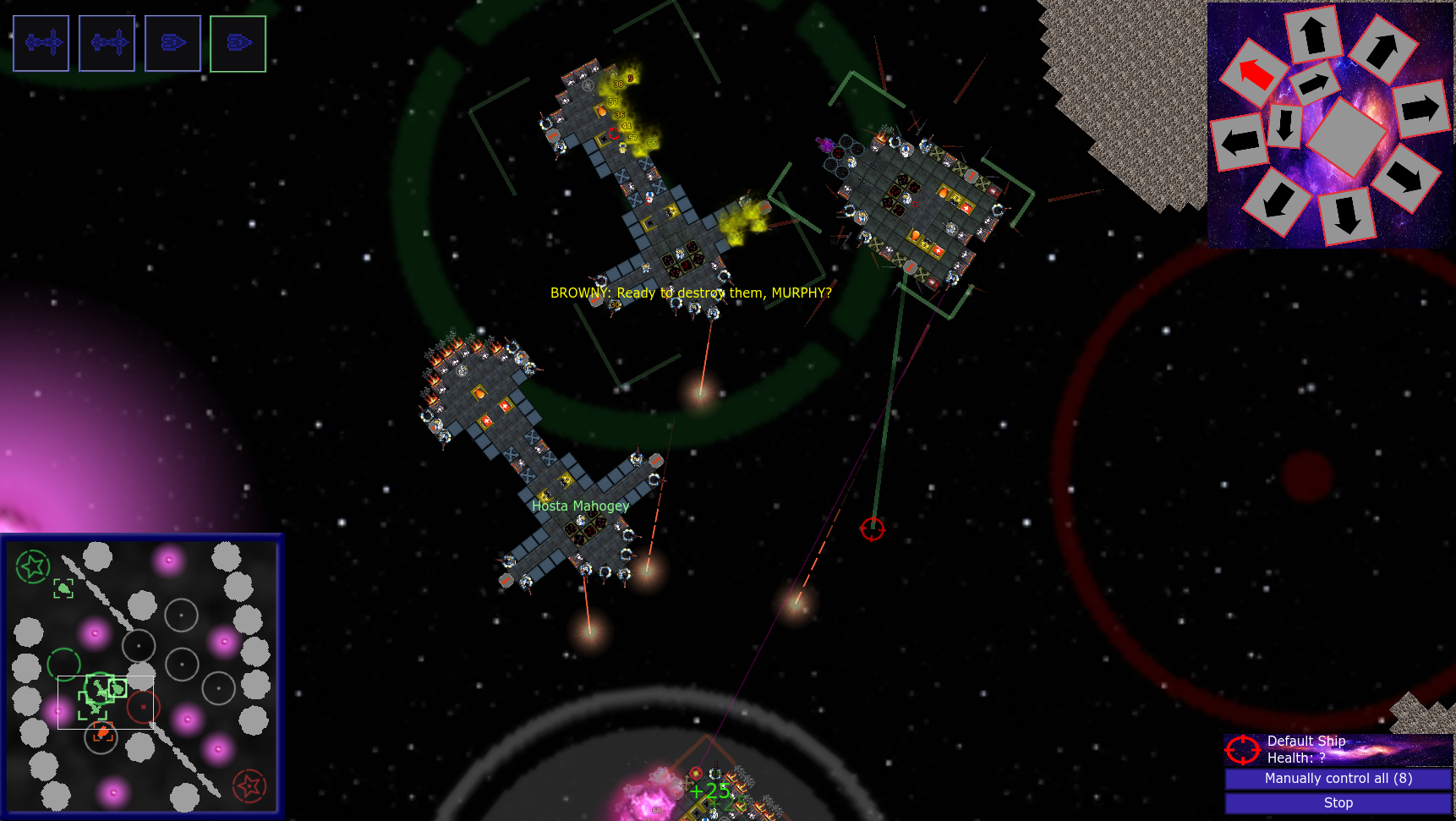
Task: Click the blank gray center square of pad
Action: [1345, 135]
